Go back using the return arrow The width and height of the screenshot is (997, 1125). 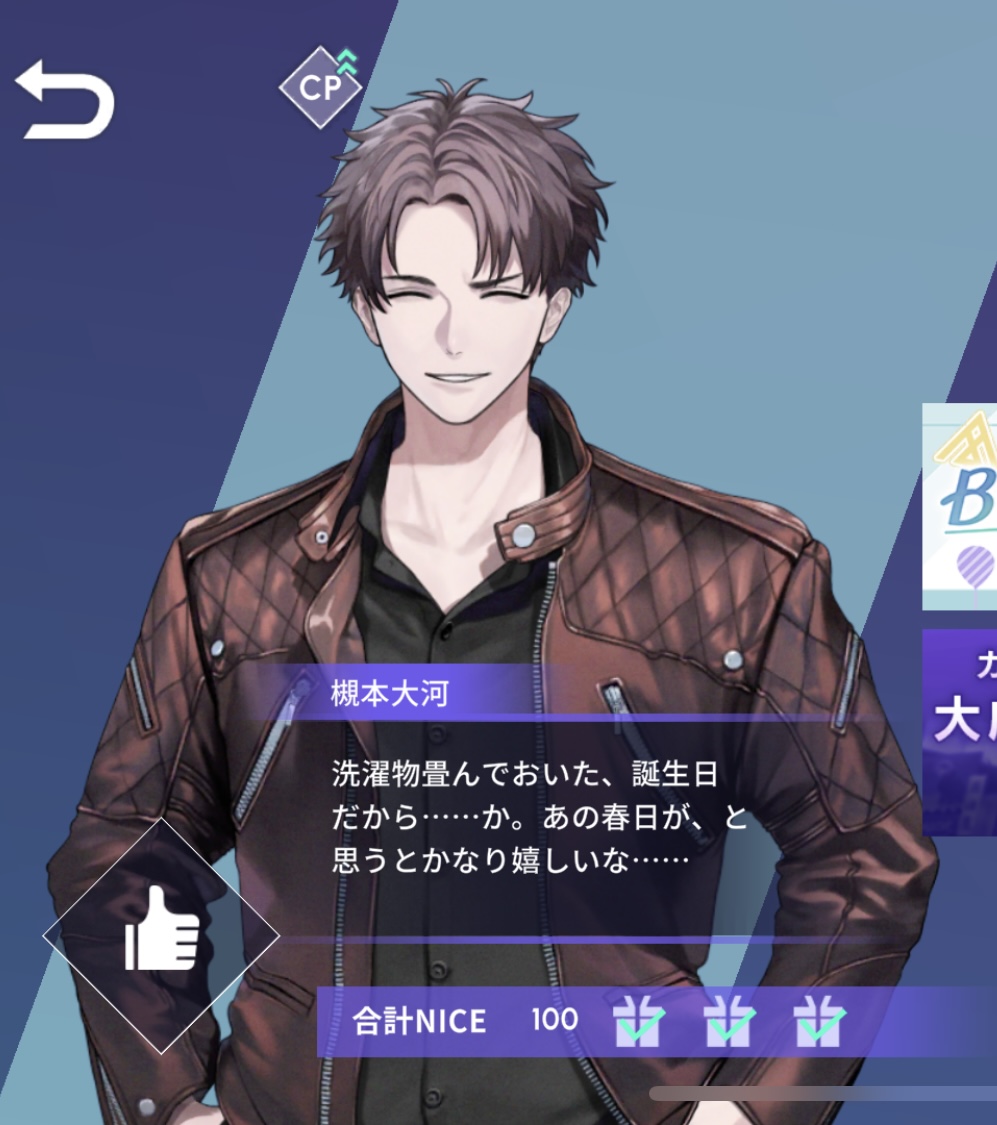(x=65, y=98)
